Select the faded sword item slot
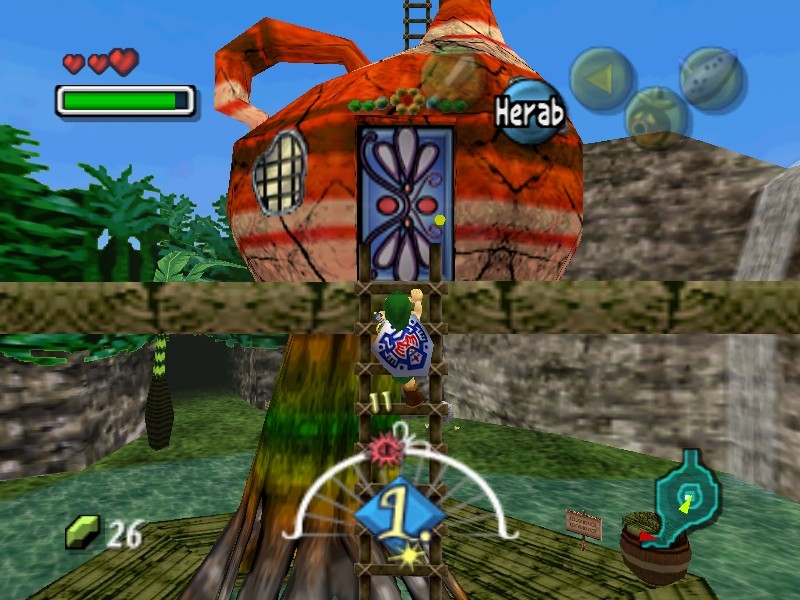Screen dimensions: 800x600 [x=452, y=75]
